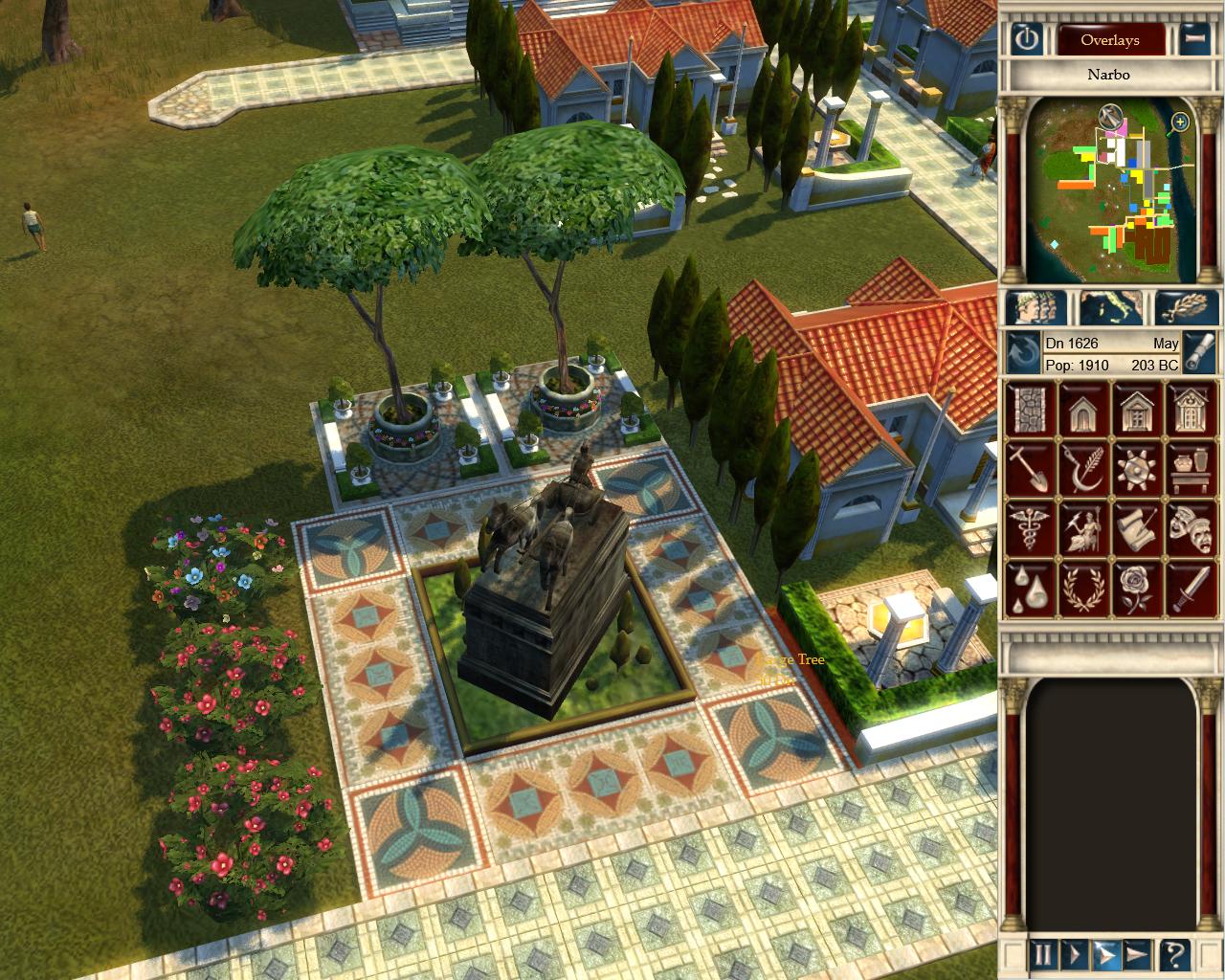The image size is (1225, 980).
Task: Zoom with the minimap magnifier button
Action: click(1180, 122)
